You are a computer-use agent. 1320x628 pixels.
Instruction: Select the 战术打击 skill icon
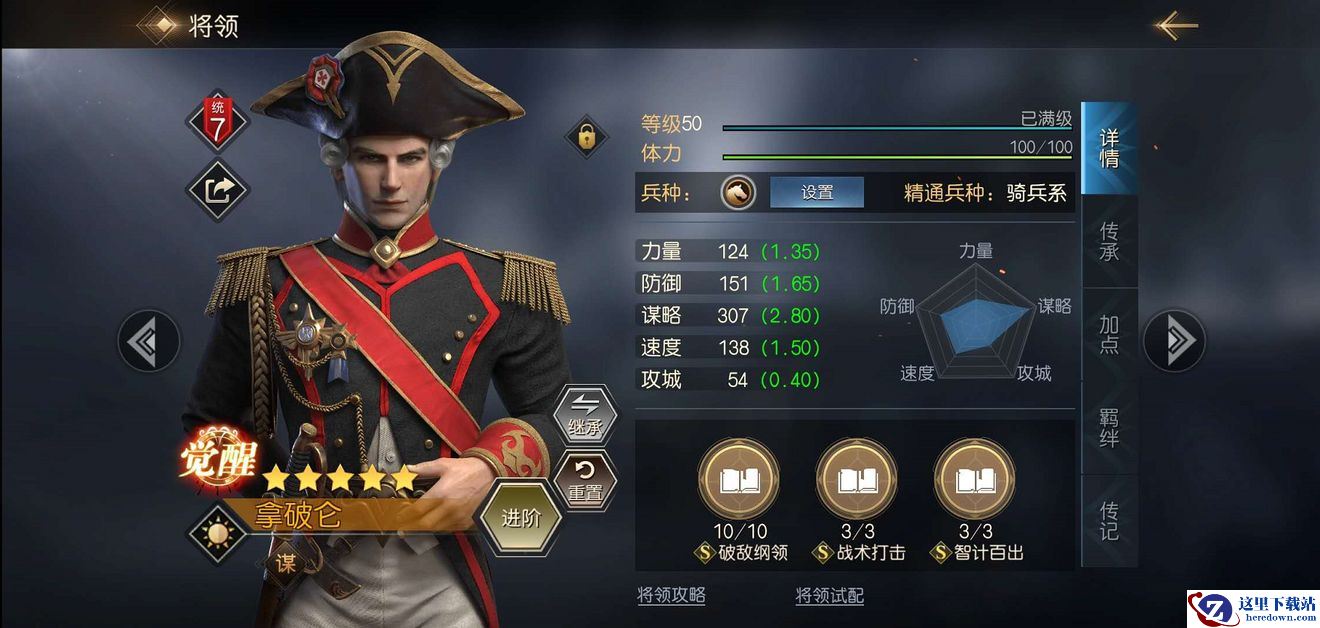tap(857, 482)
